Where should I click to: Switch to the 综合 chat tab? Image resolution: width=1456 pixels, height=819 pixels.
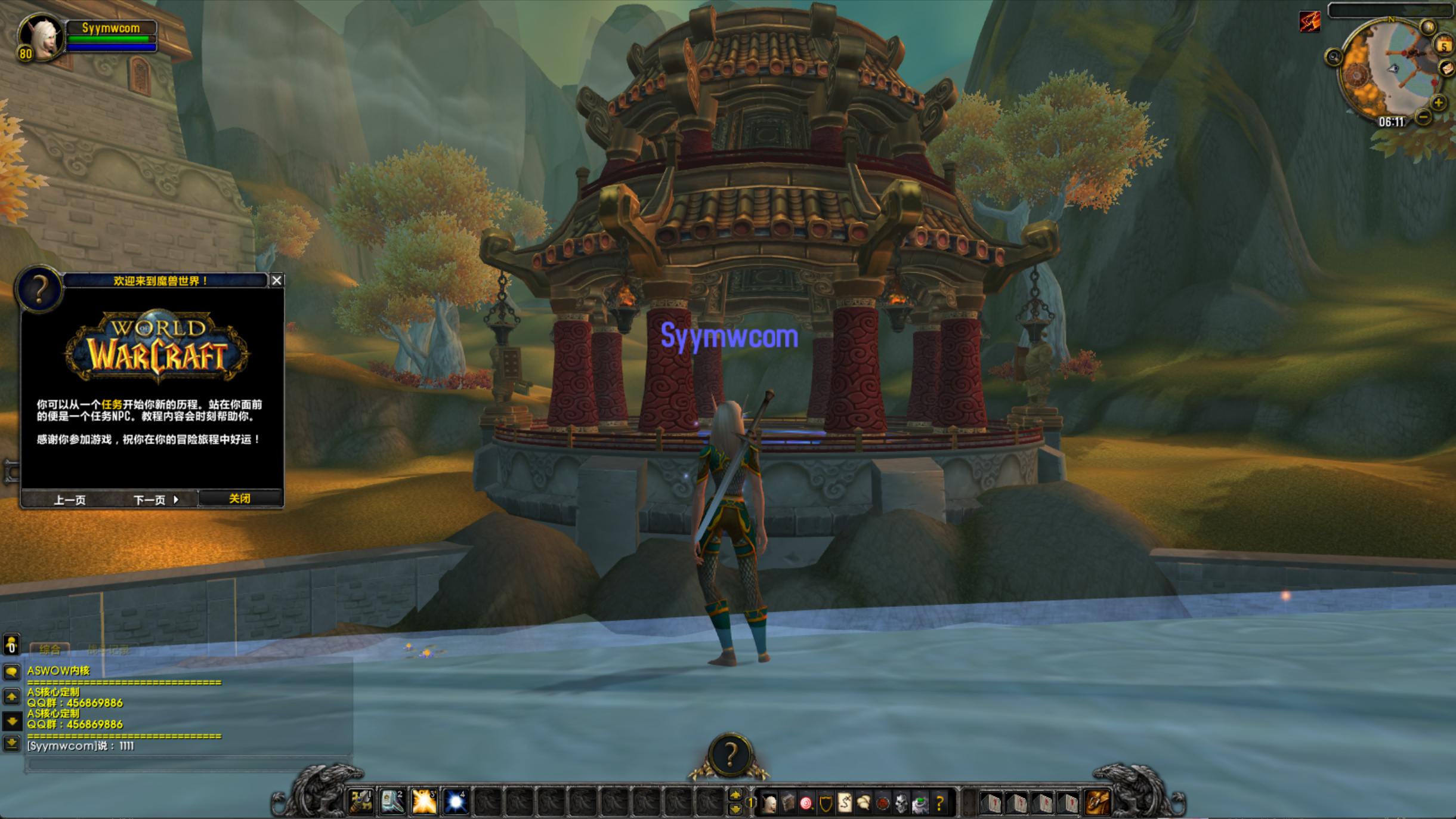[x=50, y=650]
